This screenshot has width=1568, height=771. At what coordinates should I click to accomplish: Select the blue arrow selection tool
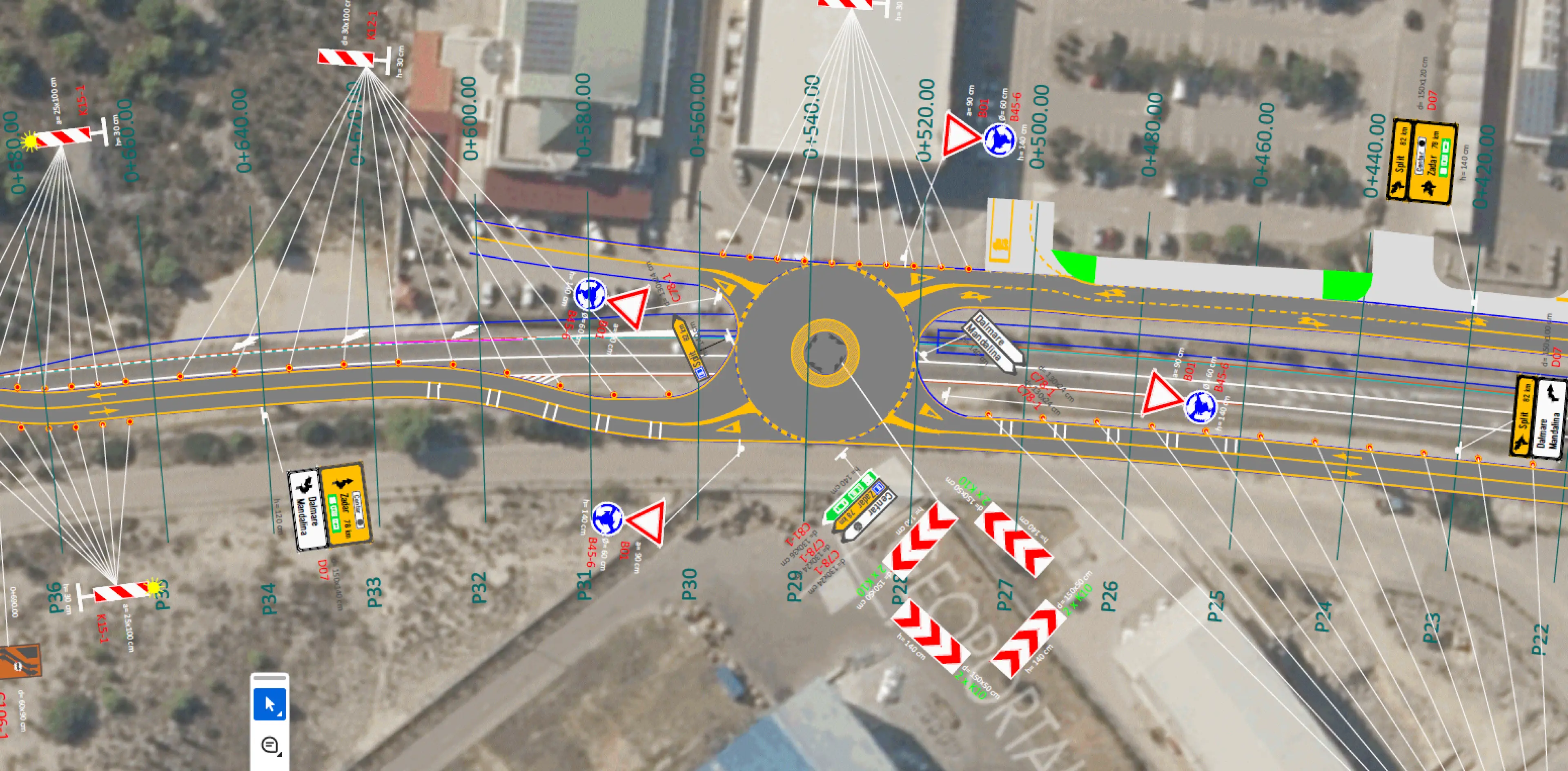pos(269,705)
